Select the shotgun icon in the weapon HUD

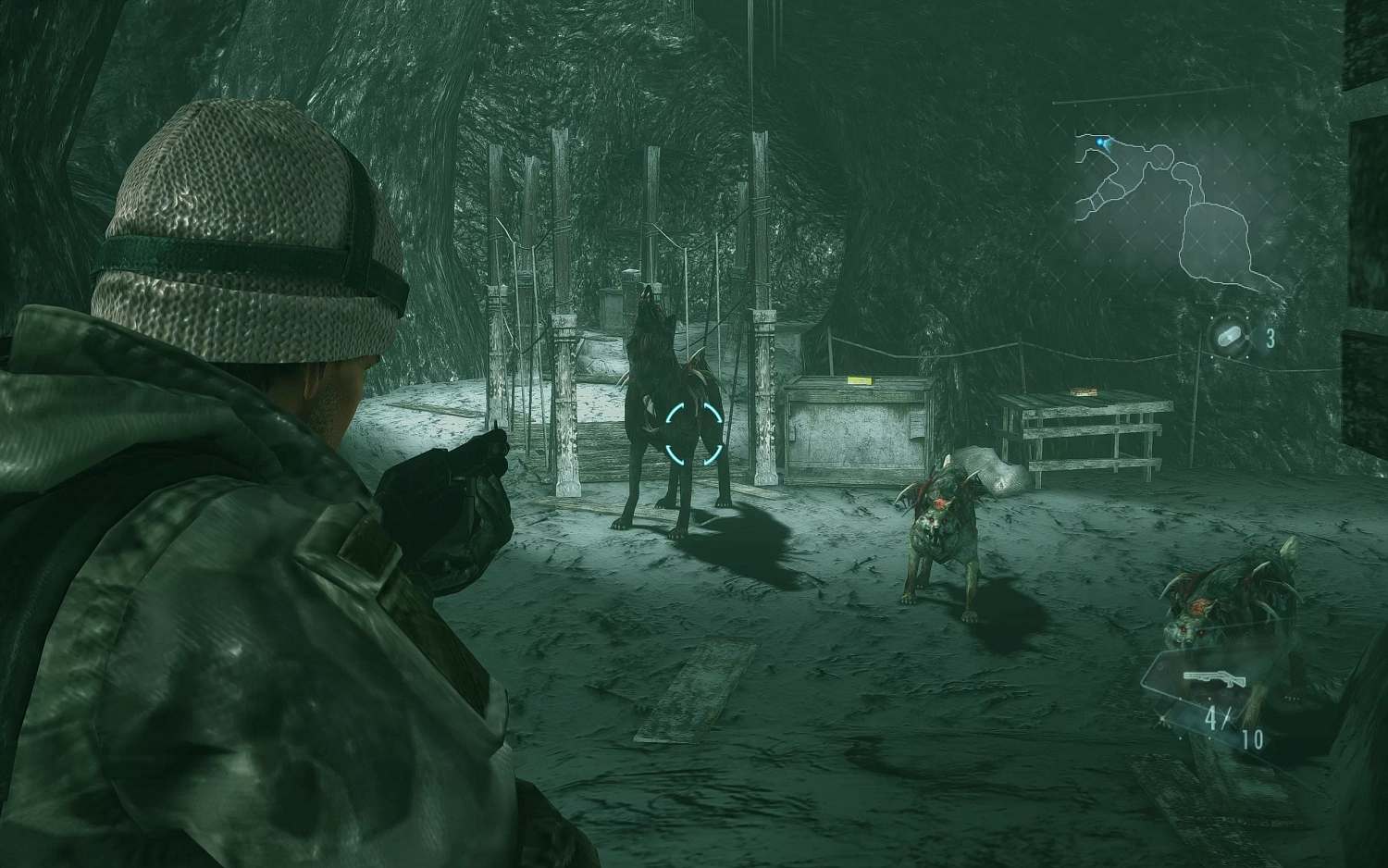pos(1214,677)
